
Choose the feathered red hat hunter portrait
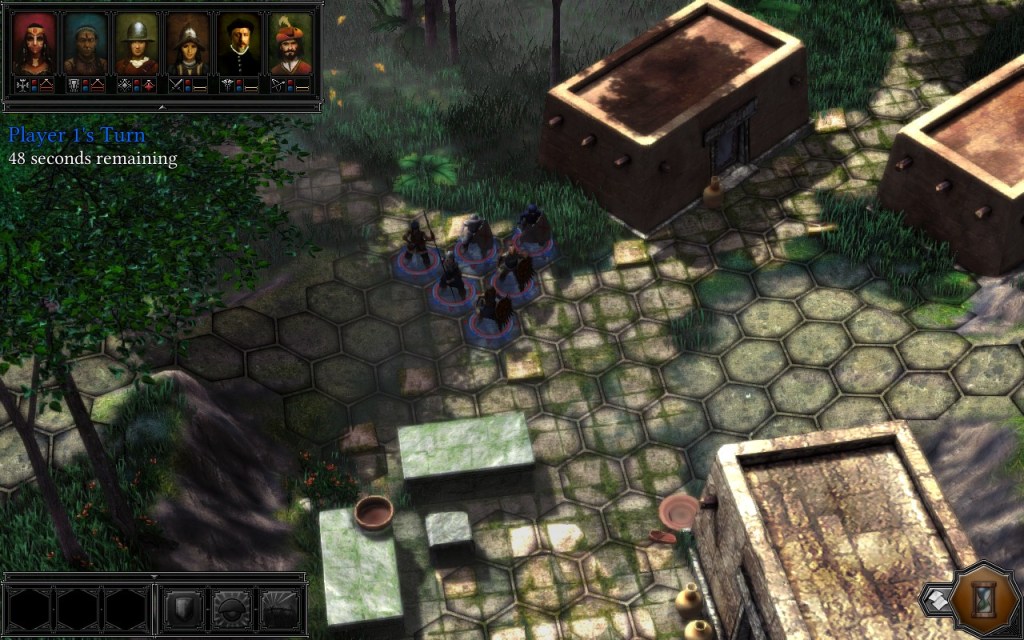point(289,43)
